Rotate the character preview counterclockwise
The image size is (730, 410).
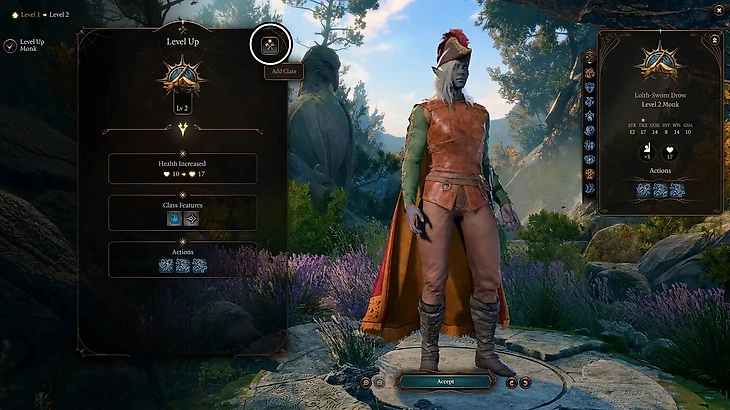(512, 381)
